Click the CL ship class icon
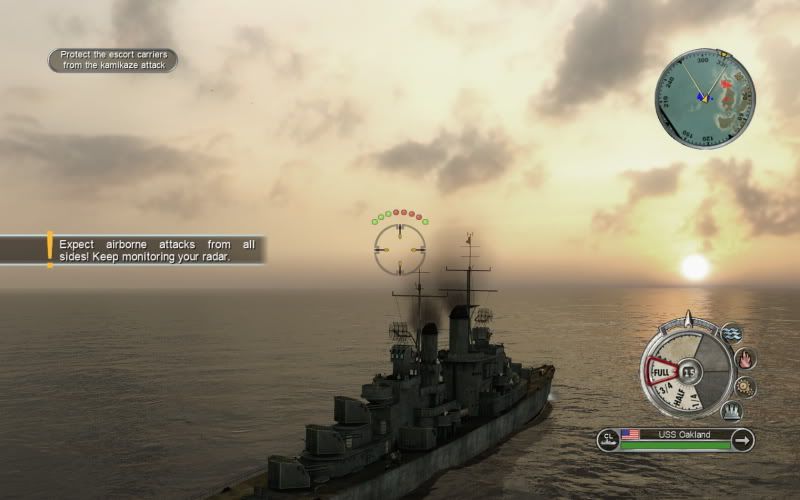This screenshot has width=800, height=500. click(x=608, y=438)
